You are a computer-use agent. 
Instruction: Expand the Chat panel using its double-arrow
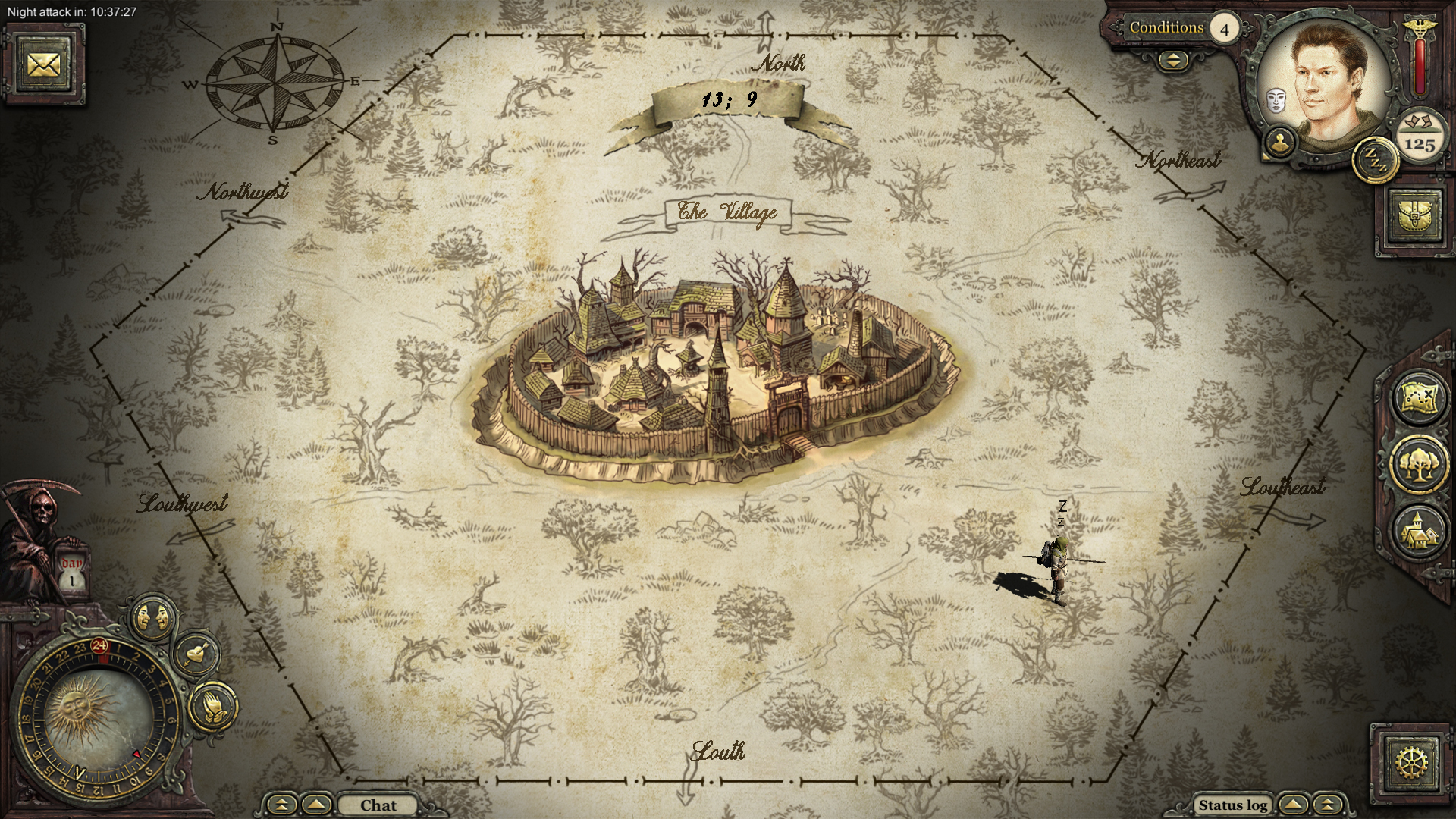coord(281,805)
